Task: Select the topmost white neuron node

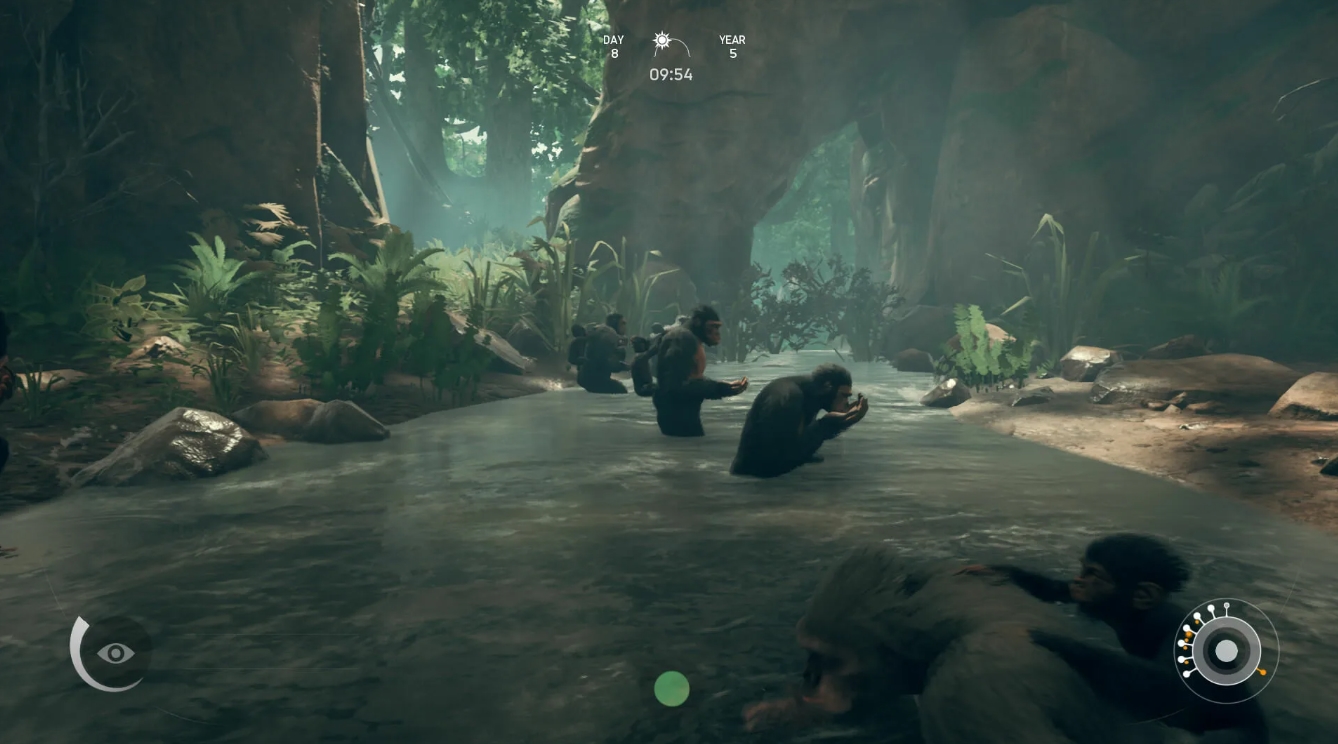Action: tap(1211, 607)
